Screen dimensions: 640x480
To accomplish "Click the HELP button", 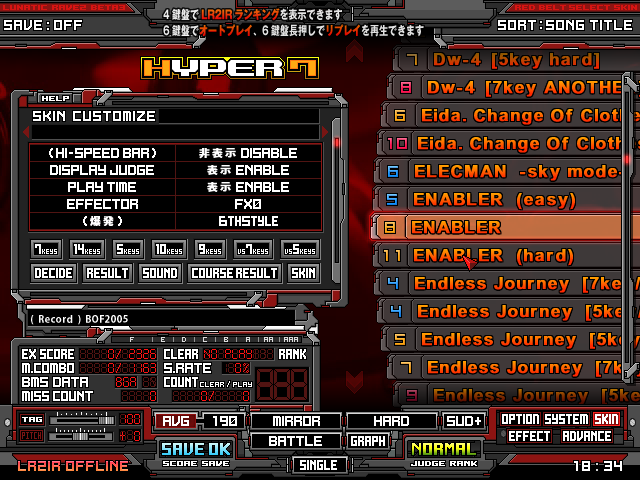I will [x=54, y=98].
